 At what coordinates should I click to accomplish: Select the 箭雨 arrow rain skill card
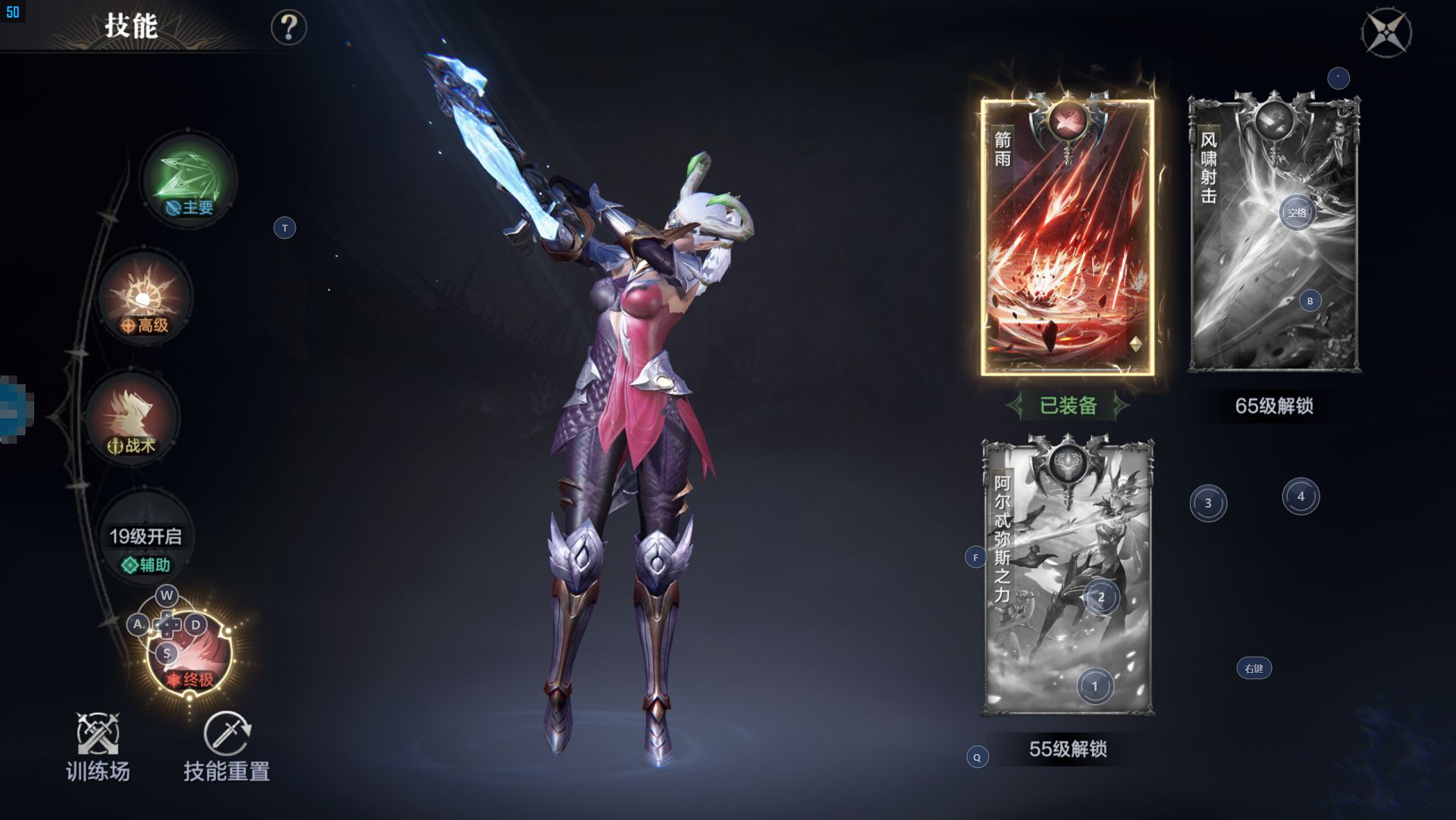tap(1067, 237)
